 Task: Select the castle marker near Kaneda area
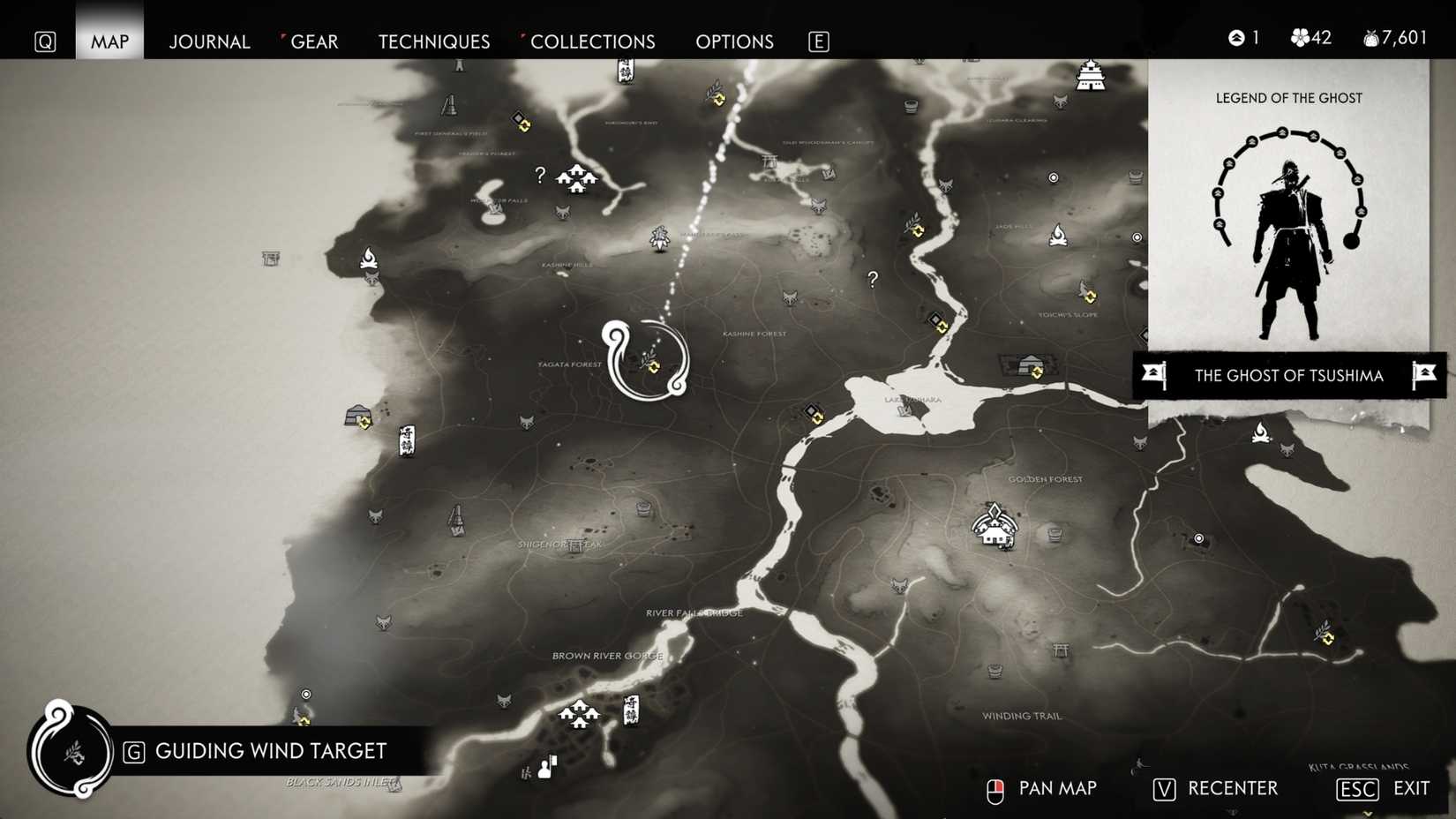click(1092, 78)
